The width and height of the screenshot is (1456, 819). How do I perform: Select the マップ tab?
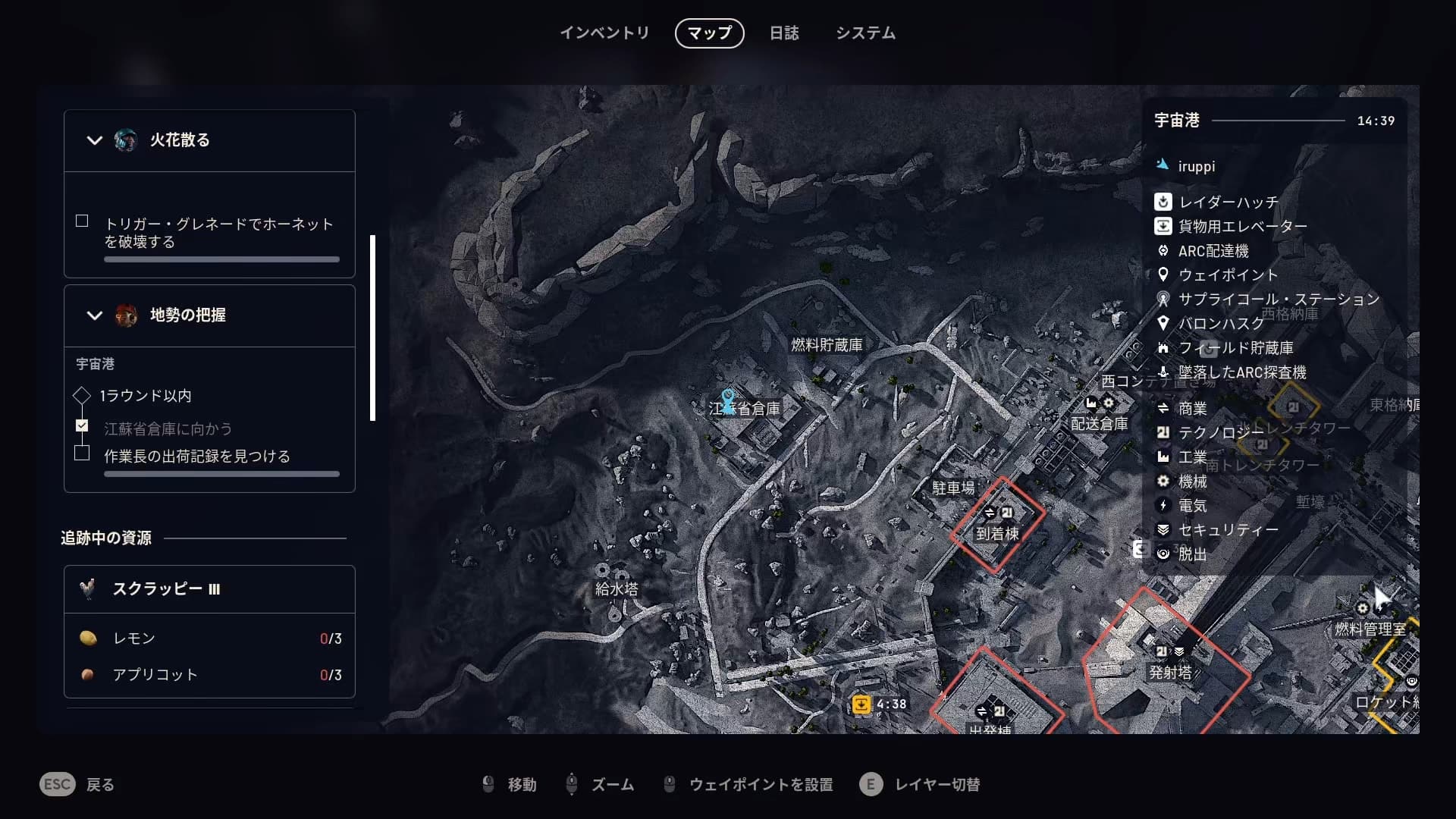(709, 33)
